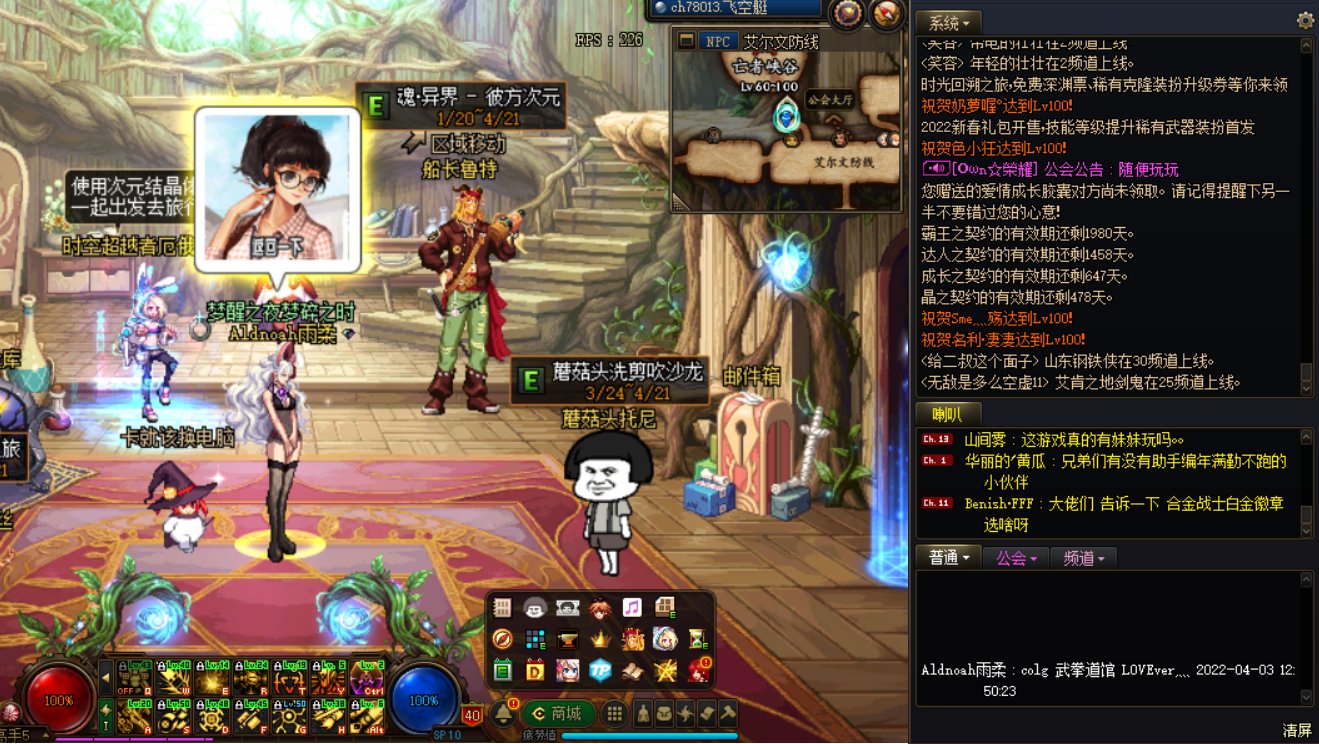Viewport: 1319px width, 744px height.
Task: Activate the Ctrl purple skill slot
Action: (x=371, y=678)
